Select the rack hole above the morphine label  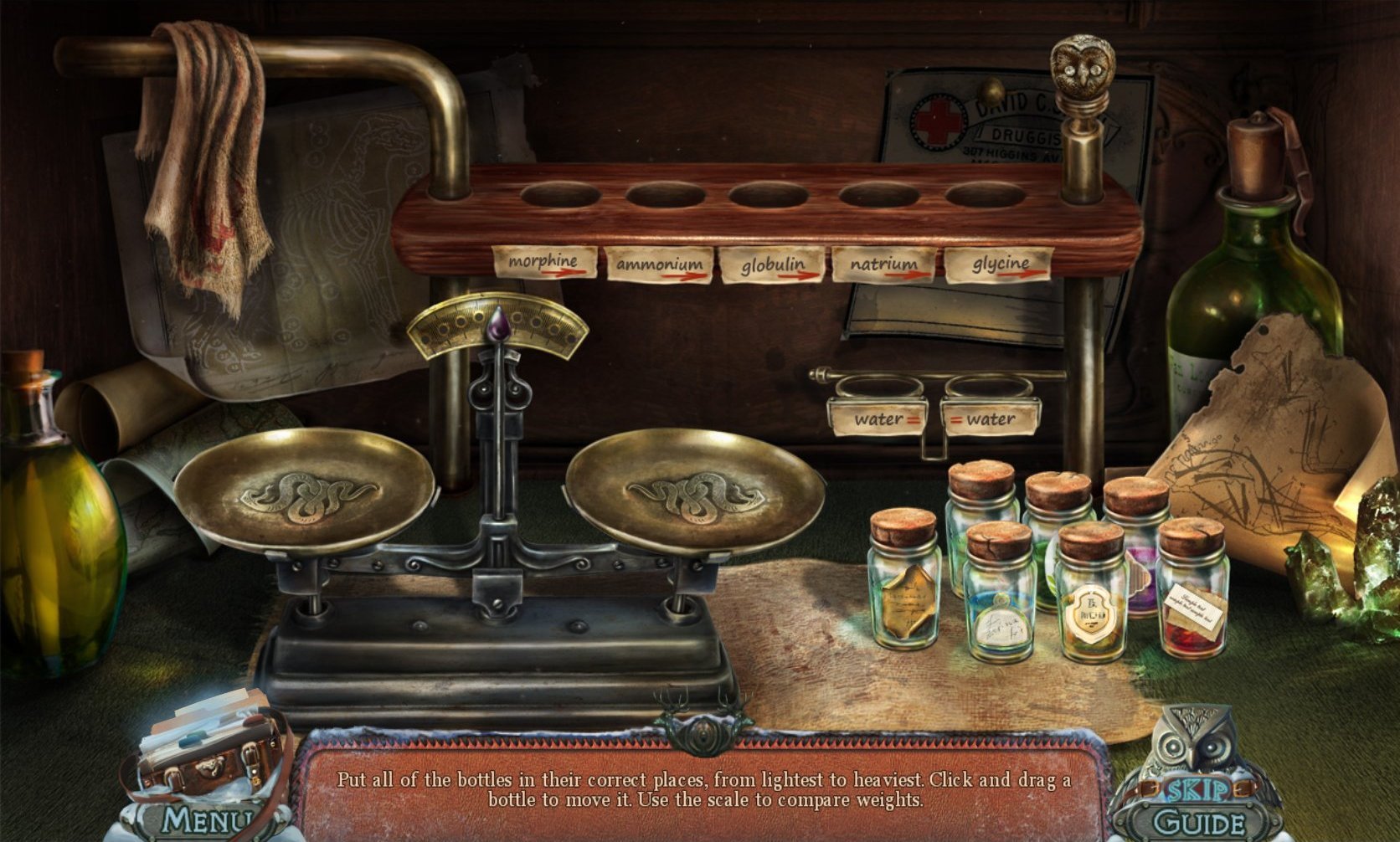(560, 196)
